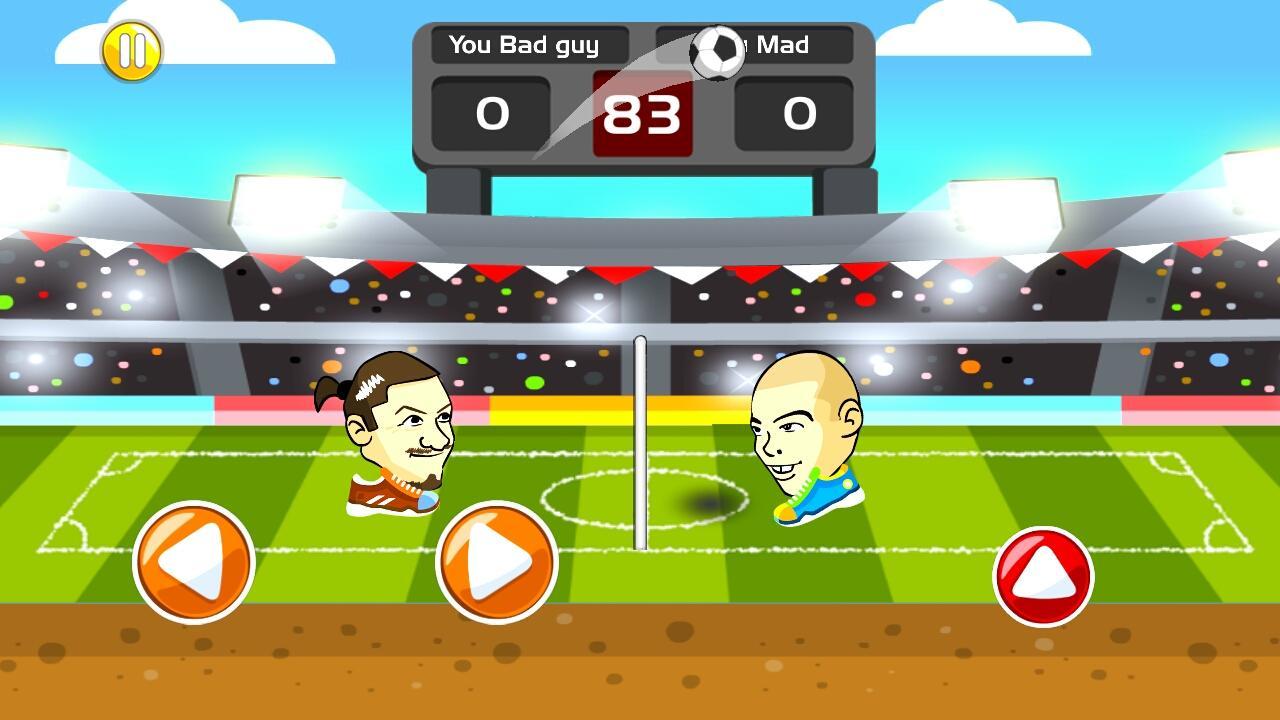Click your score display showing 0
The image size is (1280, 720).
(490, 113)
